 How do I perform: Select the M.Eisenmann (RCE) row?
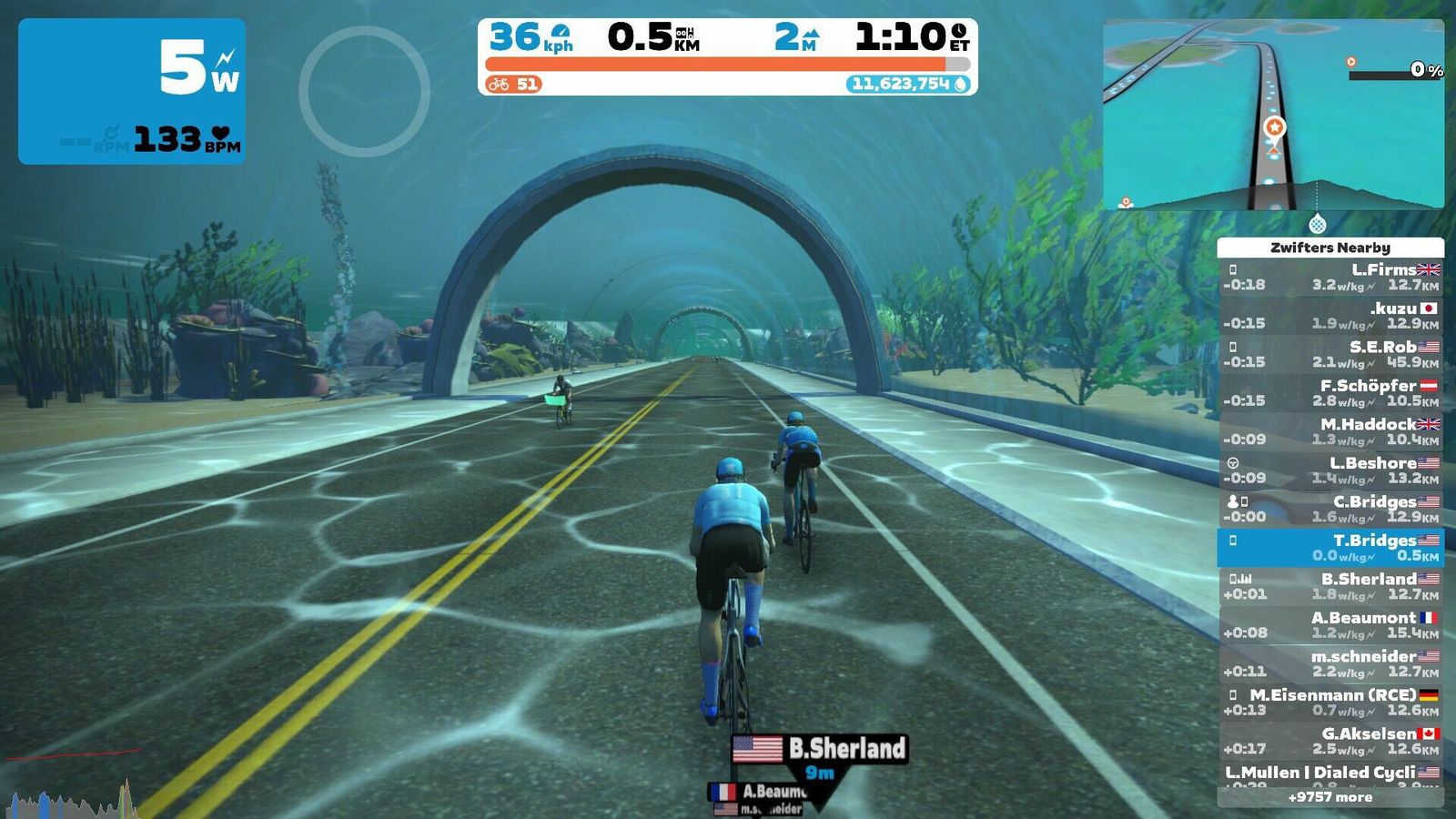pos(1330,702)
